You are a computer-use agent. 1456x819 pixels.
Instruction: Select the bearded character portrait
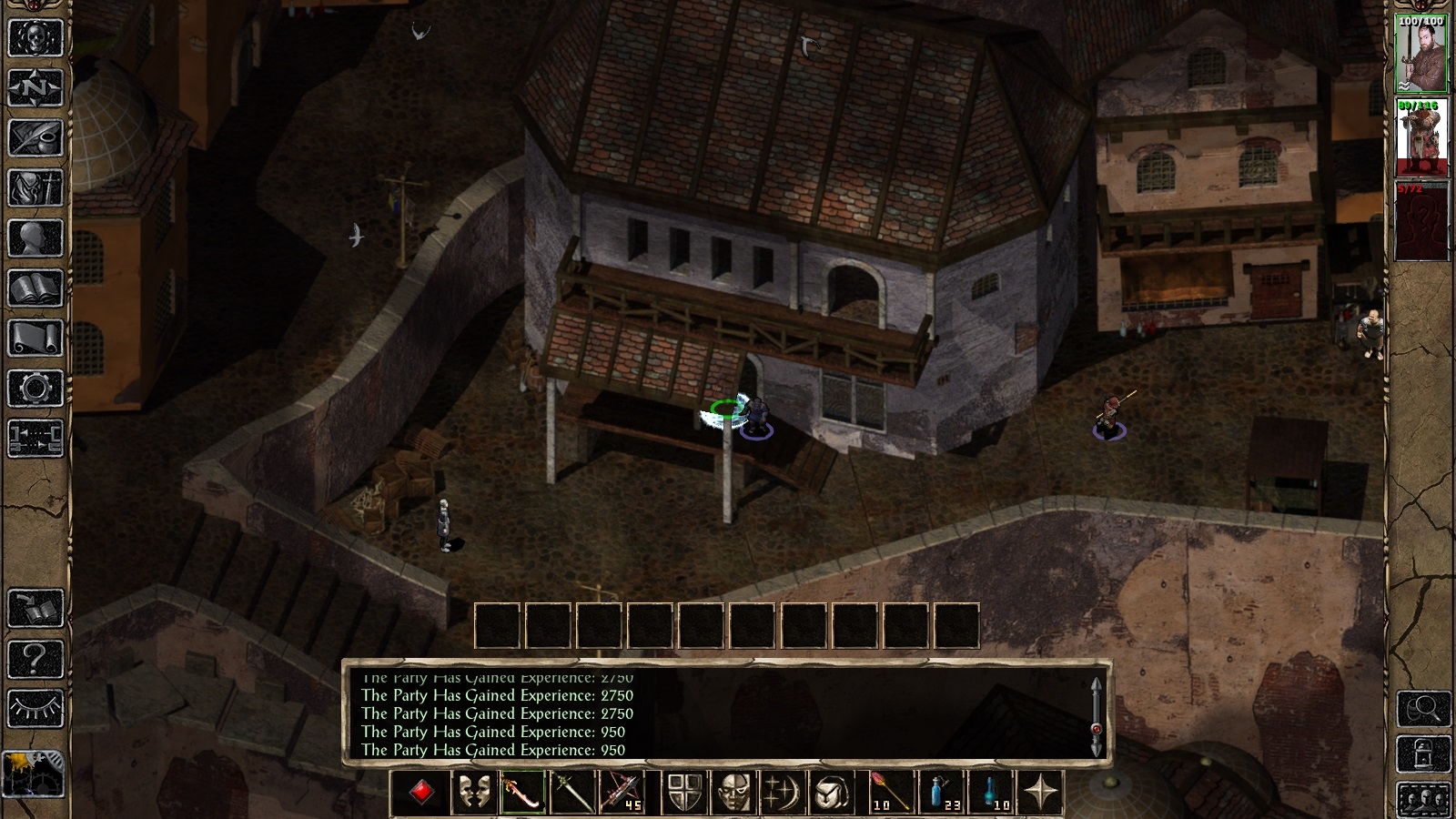pos(1421,53)
